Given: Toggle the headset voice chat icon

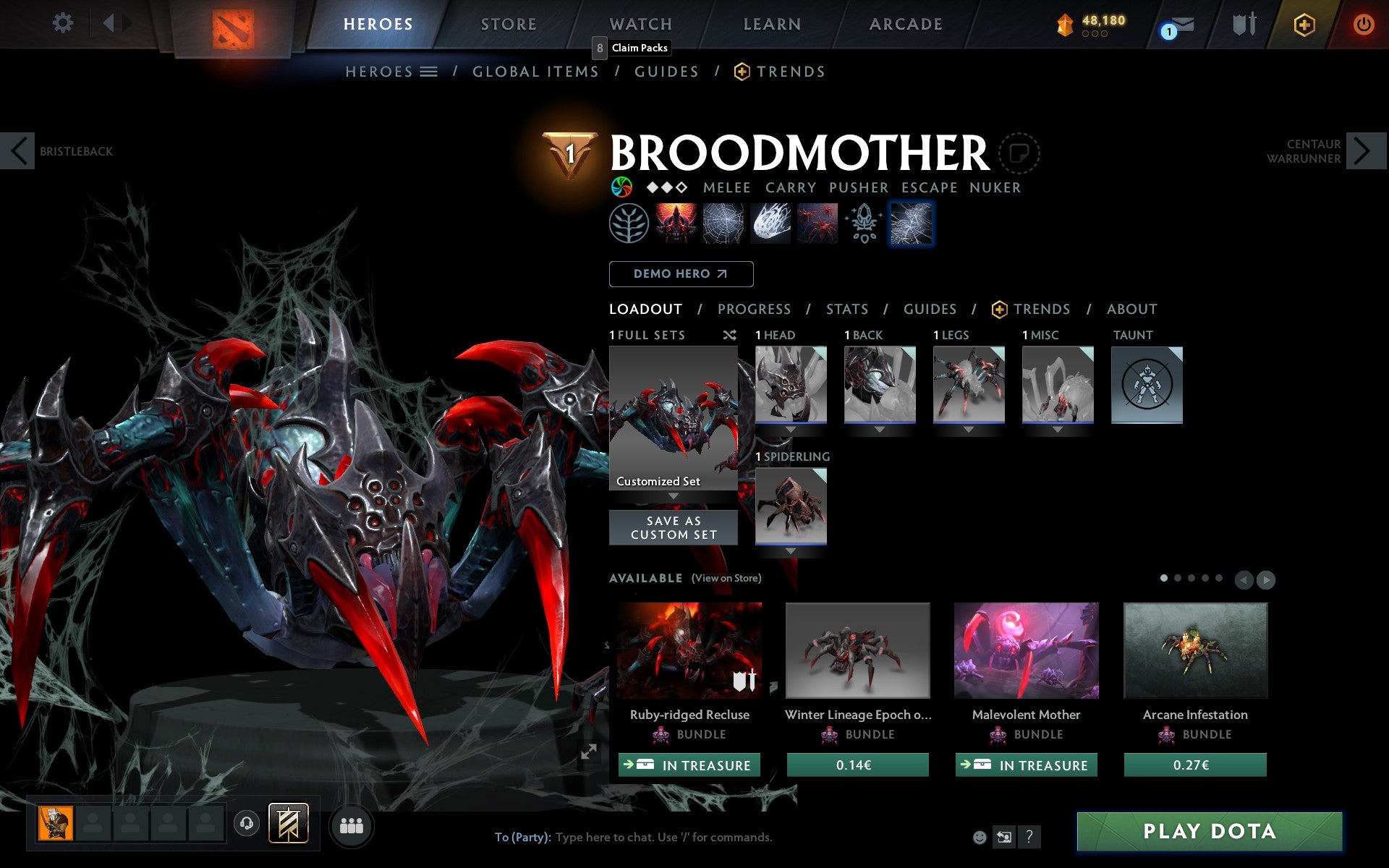Looking at the screenshot, I should click(247, 823).
